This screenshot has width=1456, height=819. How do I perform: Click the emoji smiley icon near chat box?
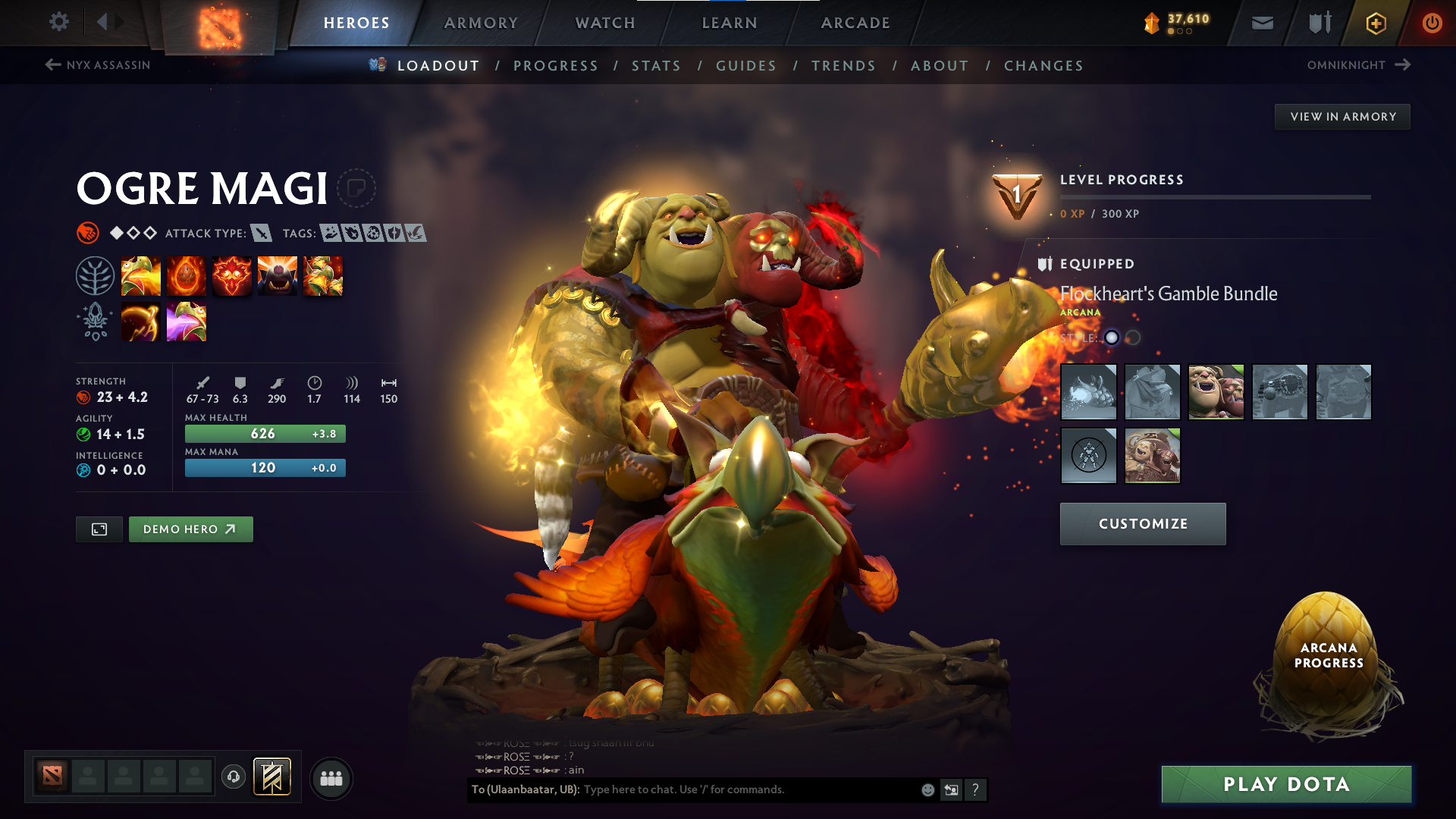click(x=927, y=789)
